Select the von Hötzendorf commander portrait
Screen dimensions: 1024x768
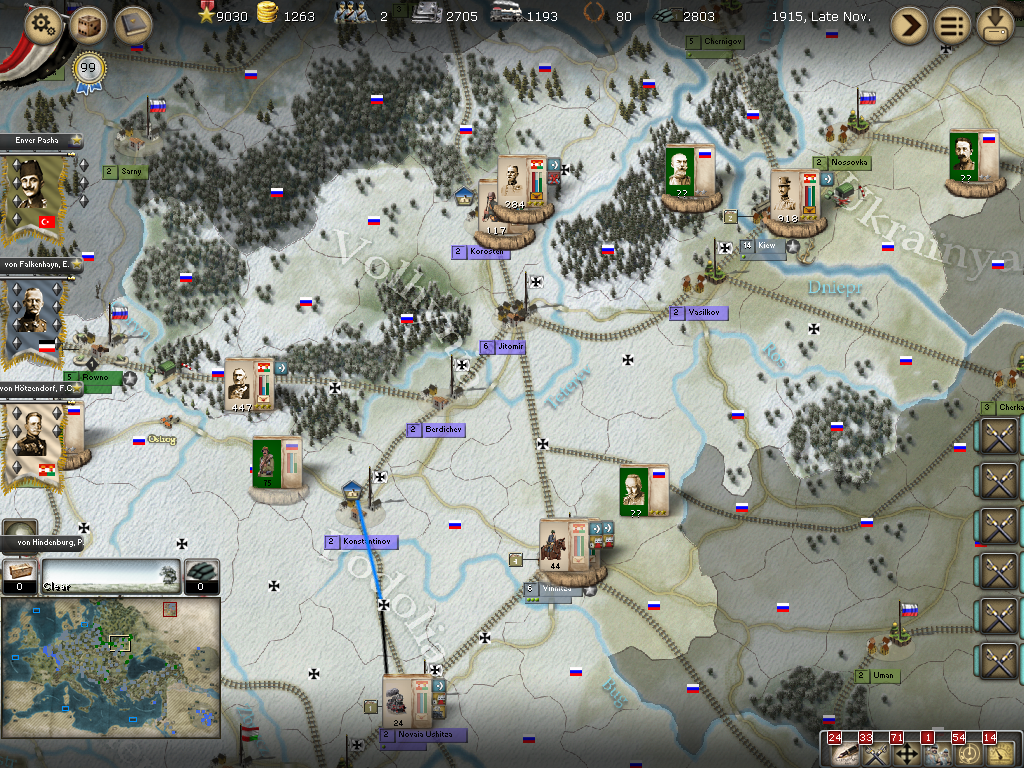[x=35, y=440]
